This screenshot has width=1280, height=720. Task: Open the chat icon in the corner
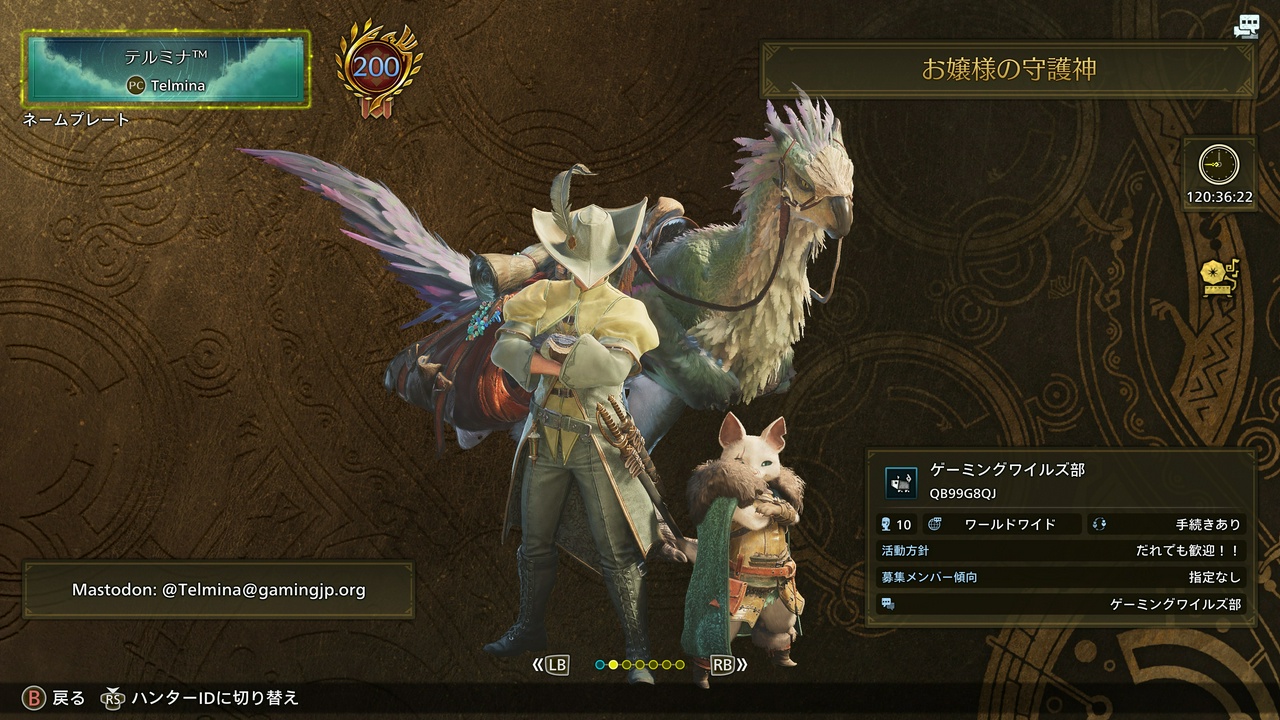point(1245,27)
